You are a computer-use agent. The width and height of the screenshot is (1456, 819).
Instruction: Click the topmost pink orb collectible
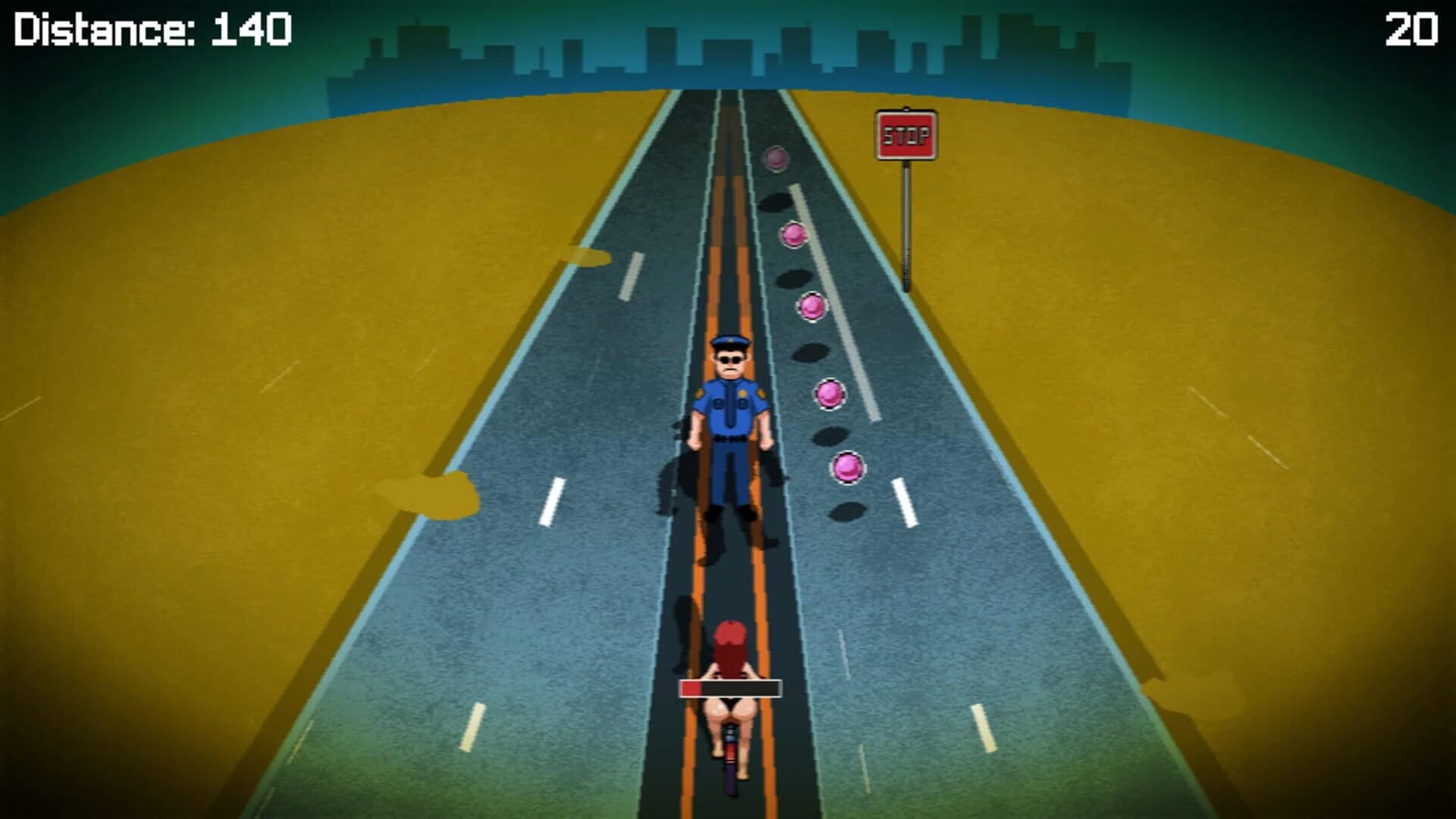775,158
